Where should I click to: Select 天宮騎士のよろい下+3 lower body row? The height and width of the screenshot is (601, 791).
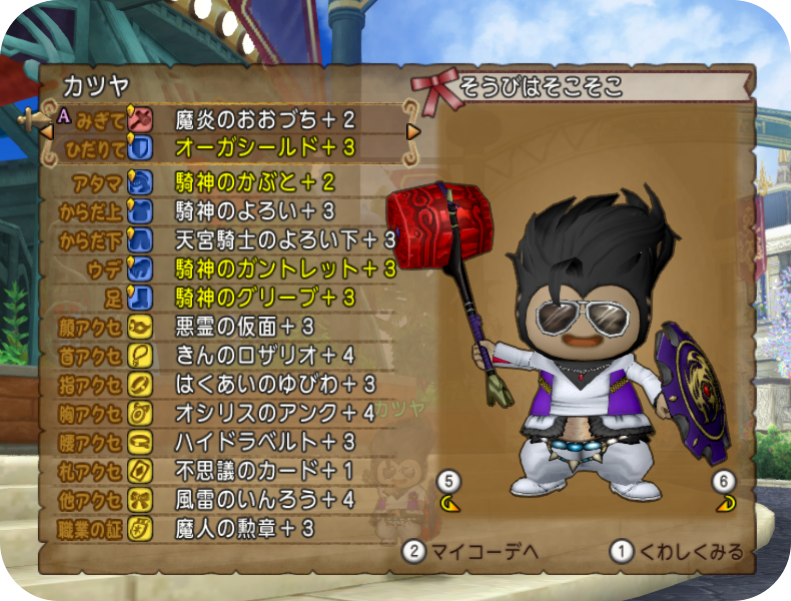285,240
